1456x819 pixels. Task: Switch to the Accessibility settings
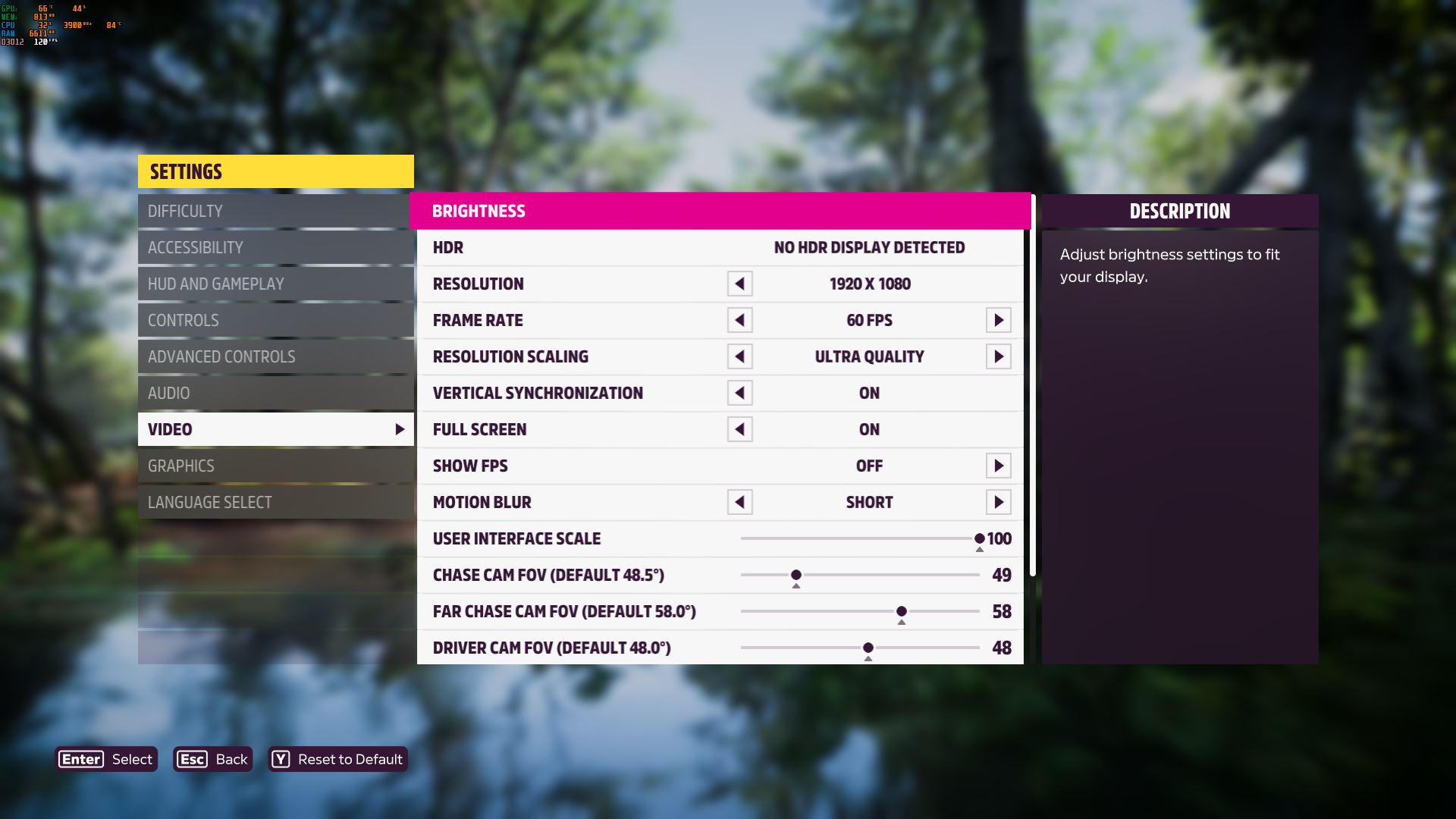tap(275, 247)
